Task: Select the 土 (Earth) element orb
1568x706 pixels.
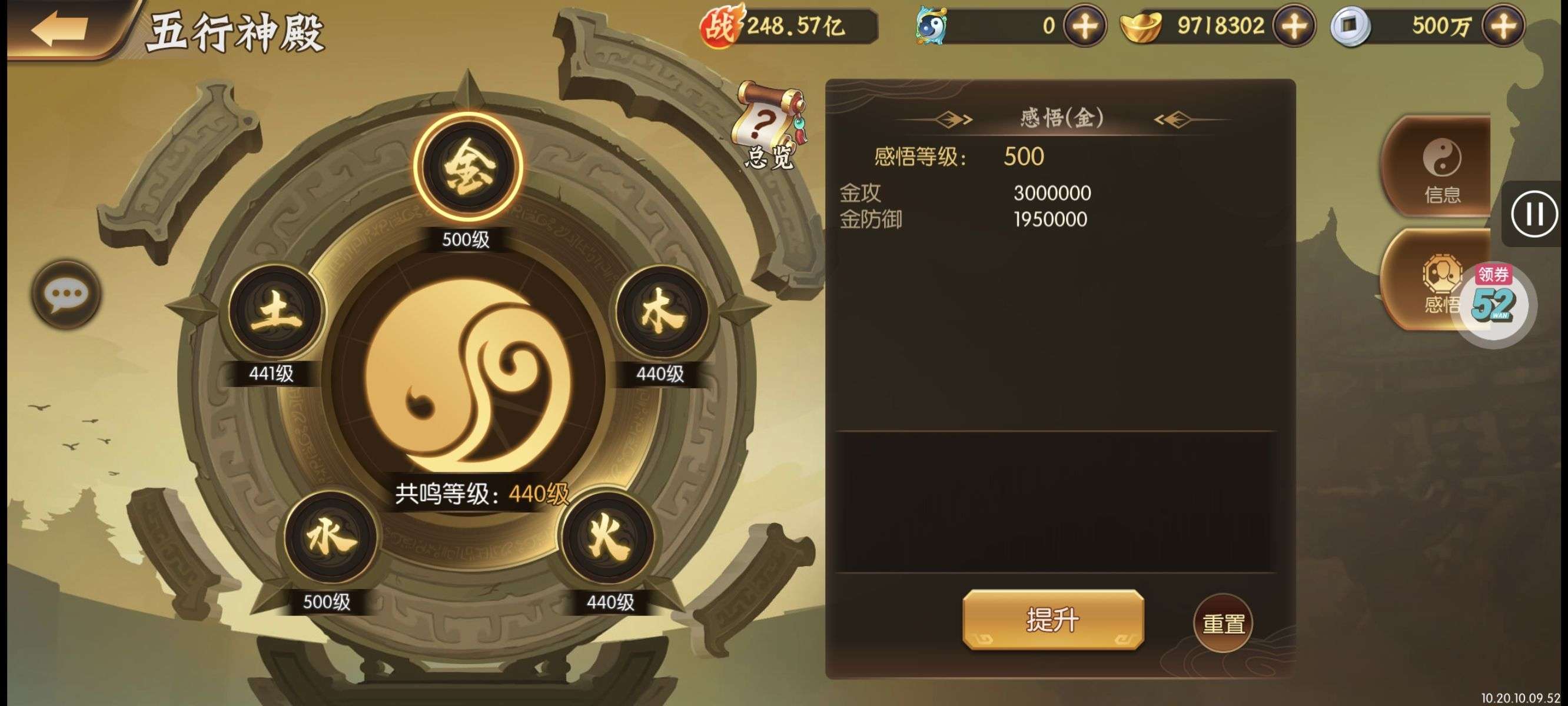Action: coord(277,312)
